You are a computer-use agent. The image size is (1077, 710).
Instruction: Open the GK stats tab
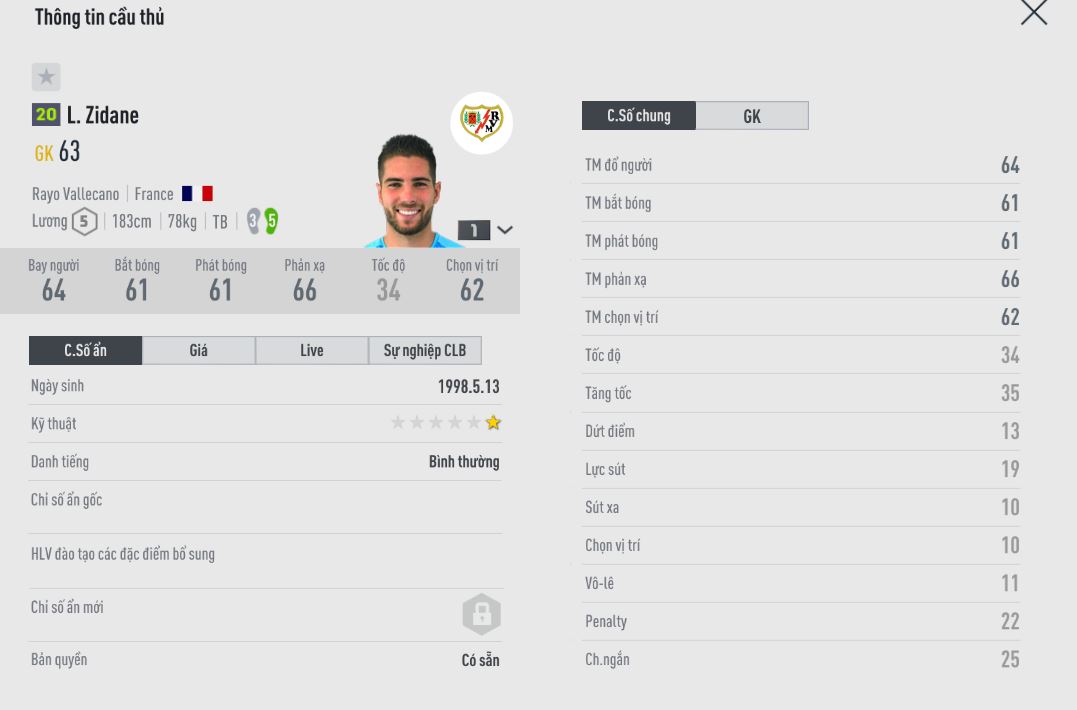(752, 116)
